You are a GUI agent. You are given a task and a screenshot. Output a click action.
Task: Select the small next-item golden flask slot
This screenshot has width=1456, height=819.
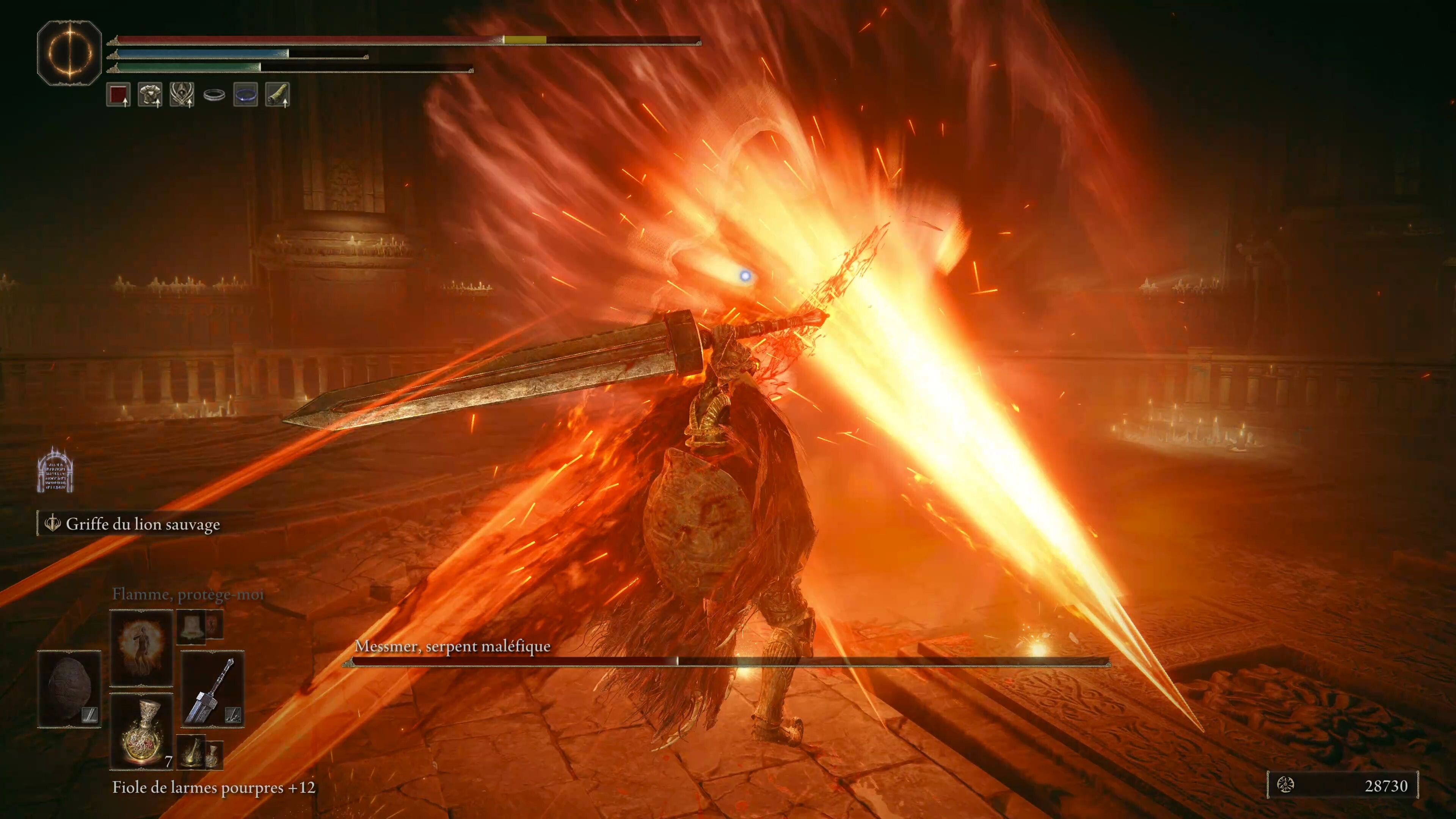point(192,751)
